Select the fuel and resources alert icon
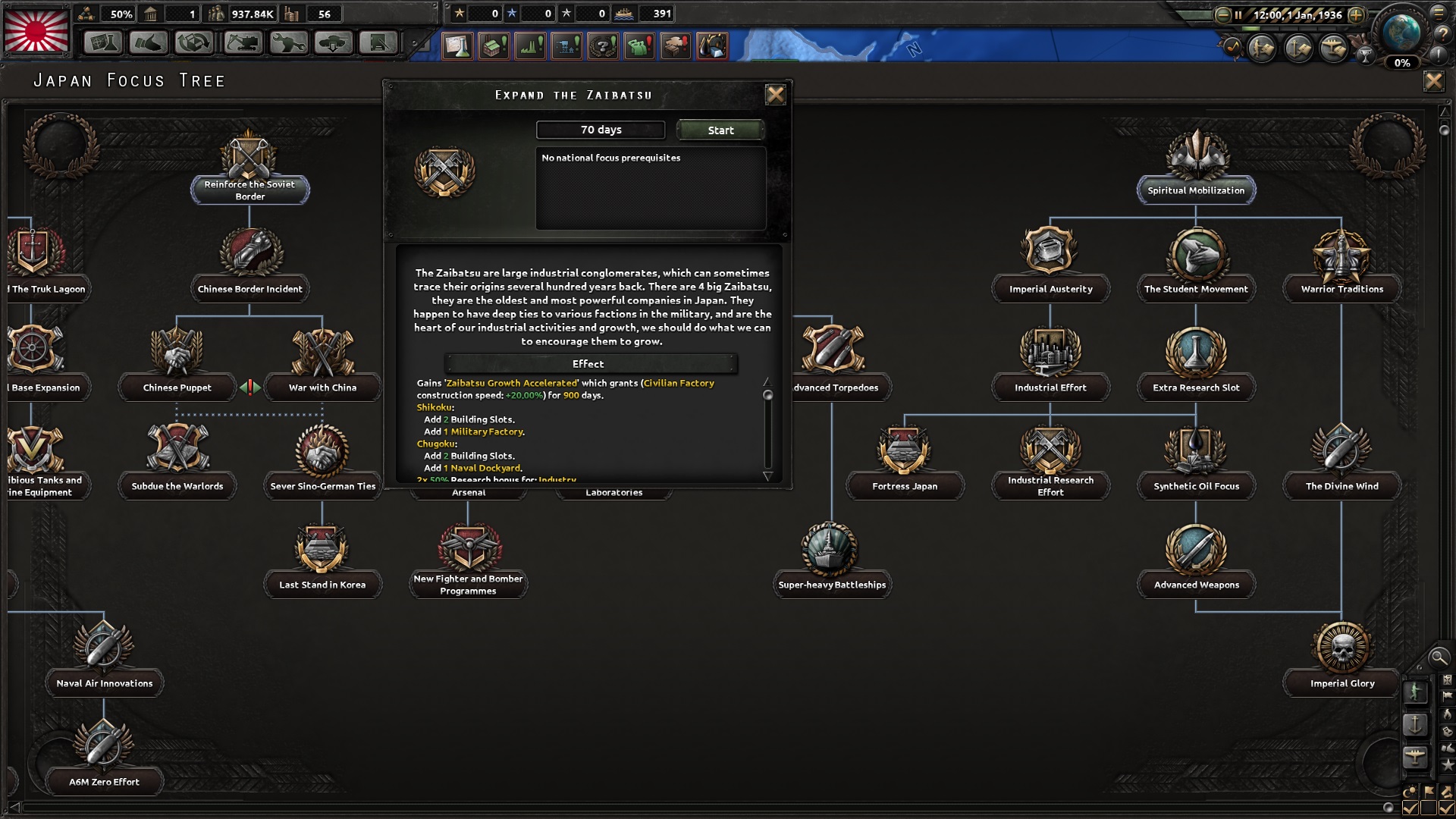Image resolution: width=1456 pixels, height=819 pixels. point(714,46)
